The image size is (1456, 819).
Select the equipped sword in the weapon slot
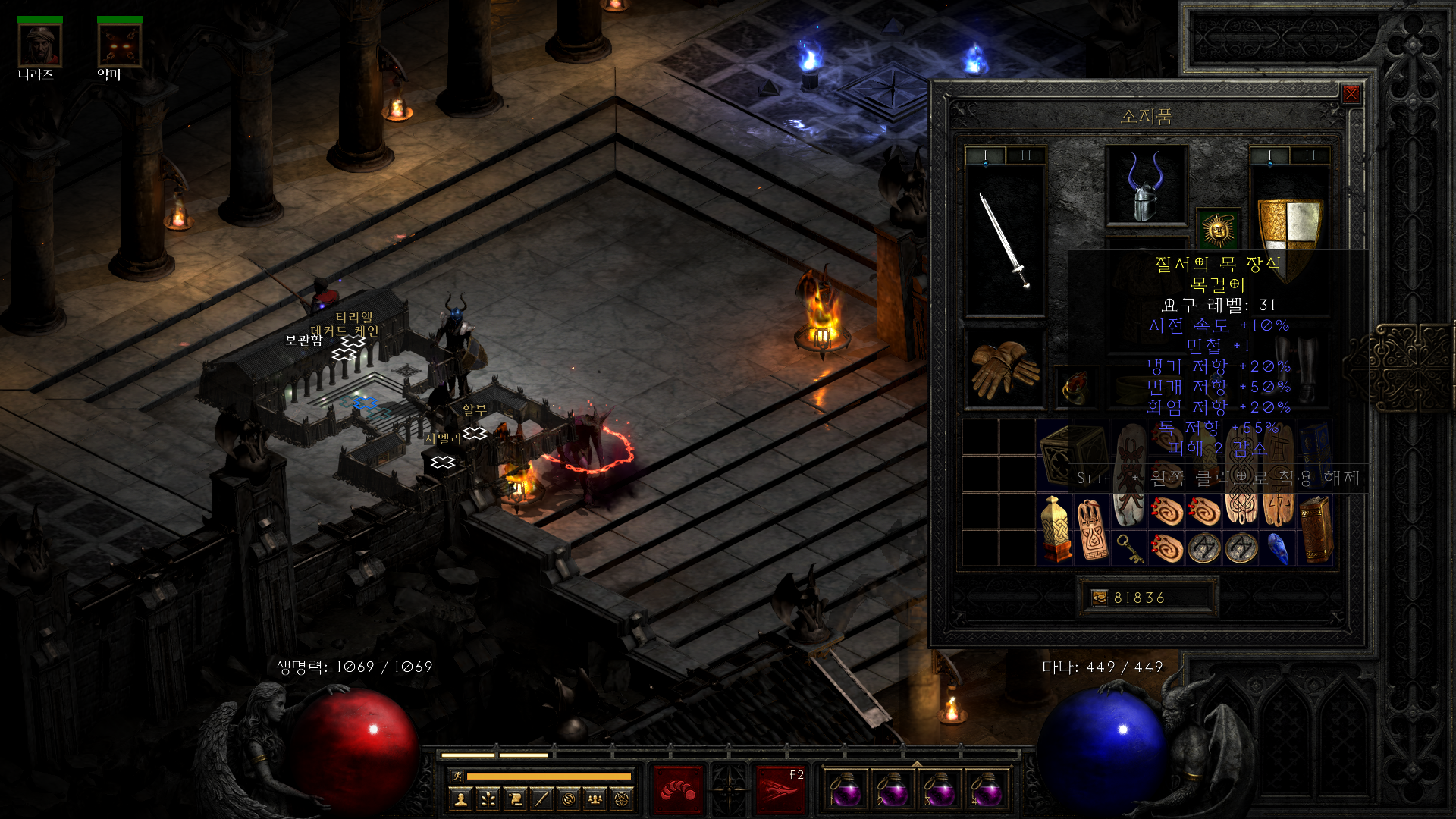pyautogui.click(x=1005, y=240)
